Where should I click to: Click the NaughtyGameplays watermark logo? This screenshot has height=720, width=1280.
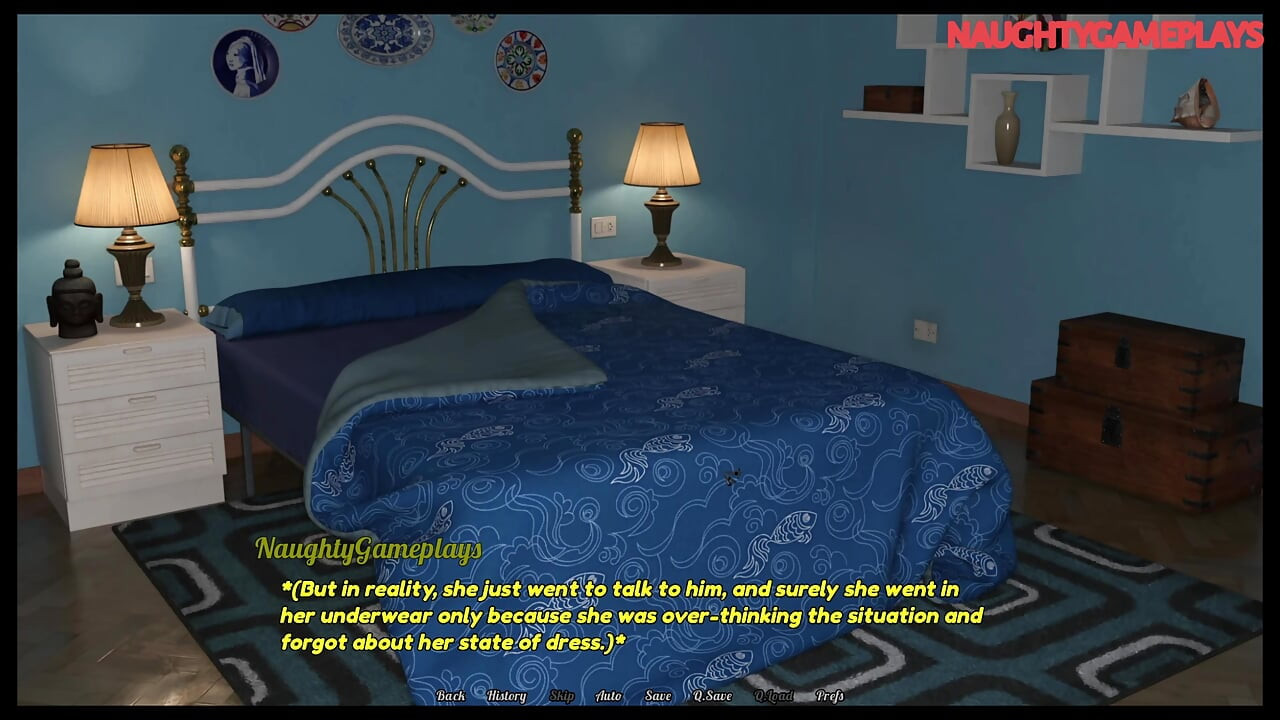coord(1105,35)
